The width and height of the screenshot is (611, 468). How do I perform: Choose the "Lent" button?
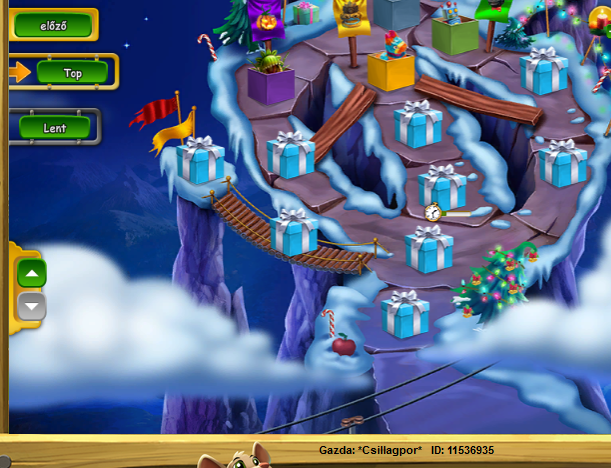pyautogui.click(x=55, y=127)
